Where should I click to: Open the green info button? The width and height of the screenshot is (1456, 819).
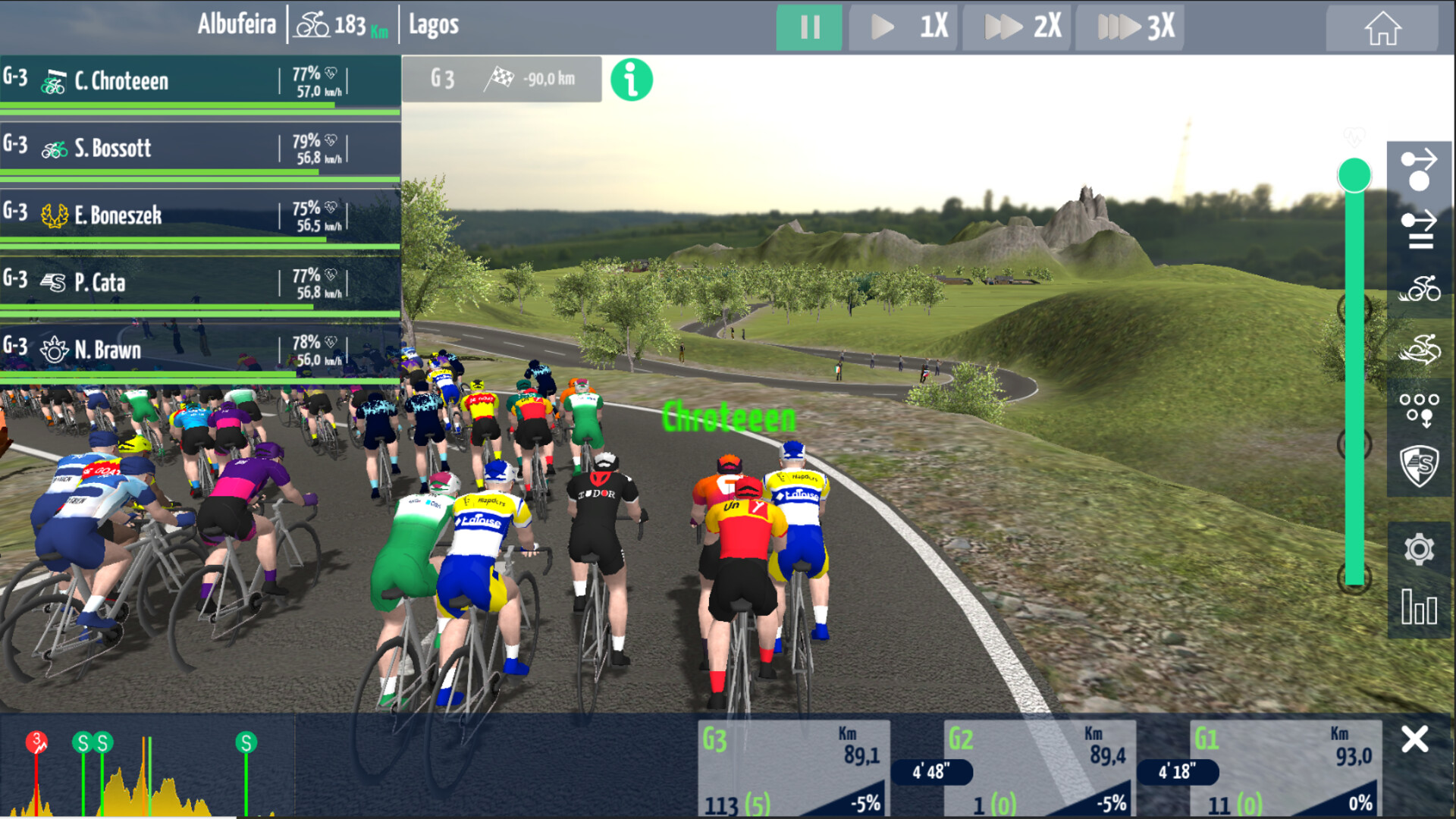click(x=631, y=80)
